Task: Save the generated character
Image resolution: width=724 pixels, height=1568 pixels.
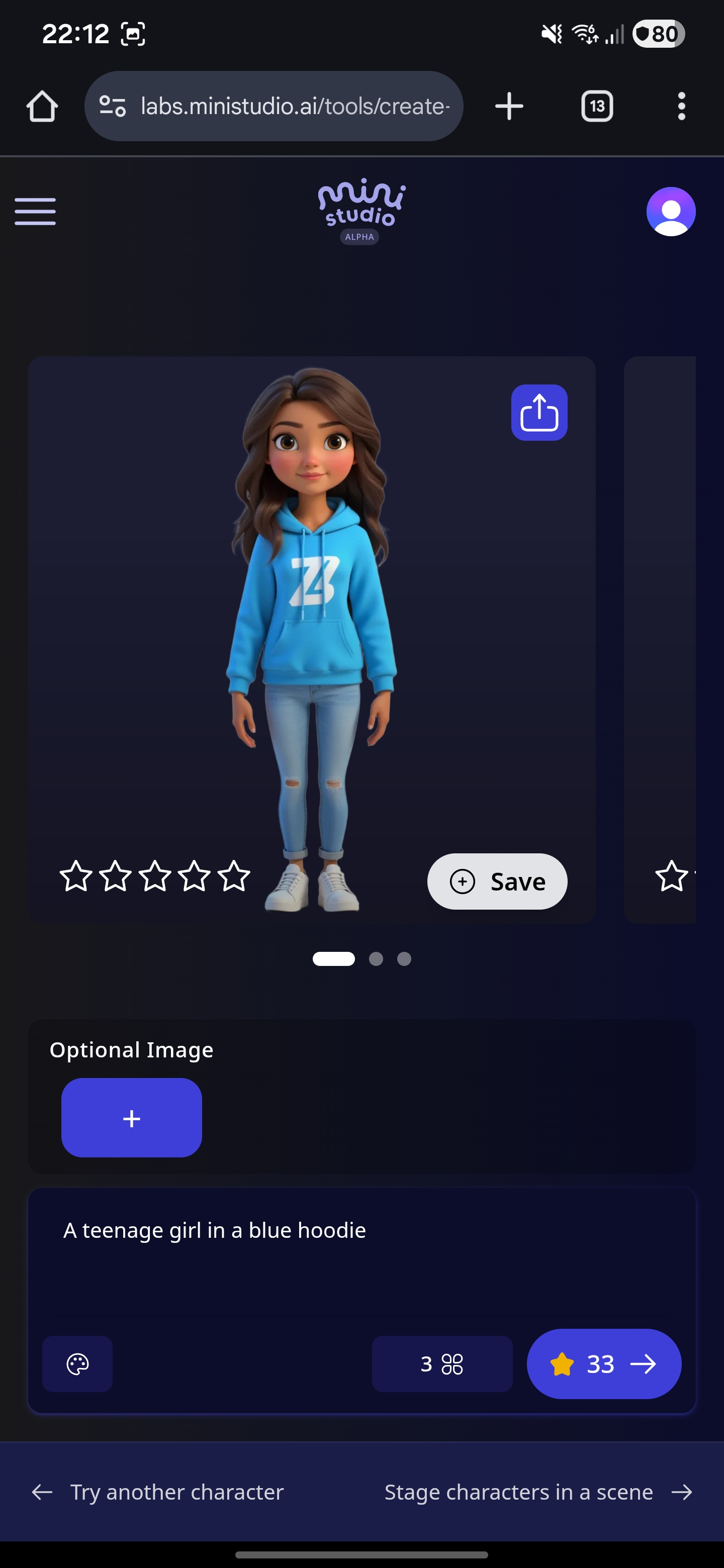Action: click(x=497, y=881)
